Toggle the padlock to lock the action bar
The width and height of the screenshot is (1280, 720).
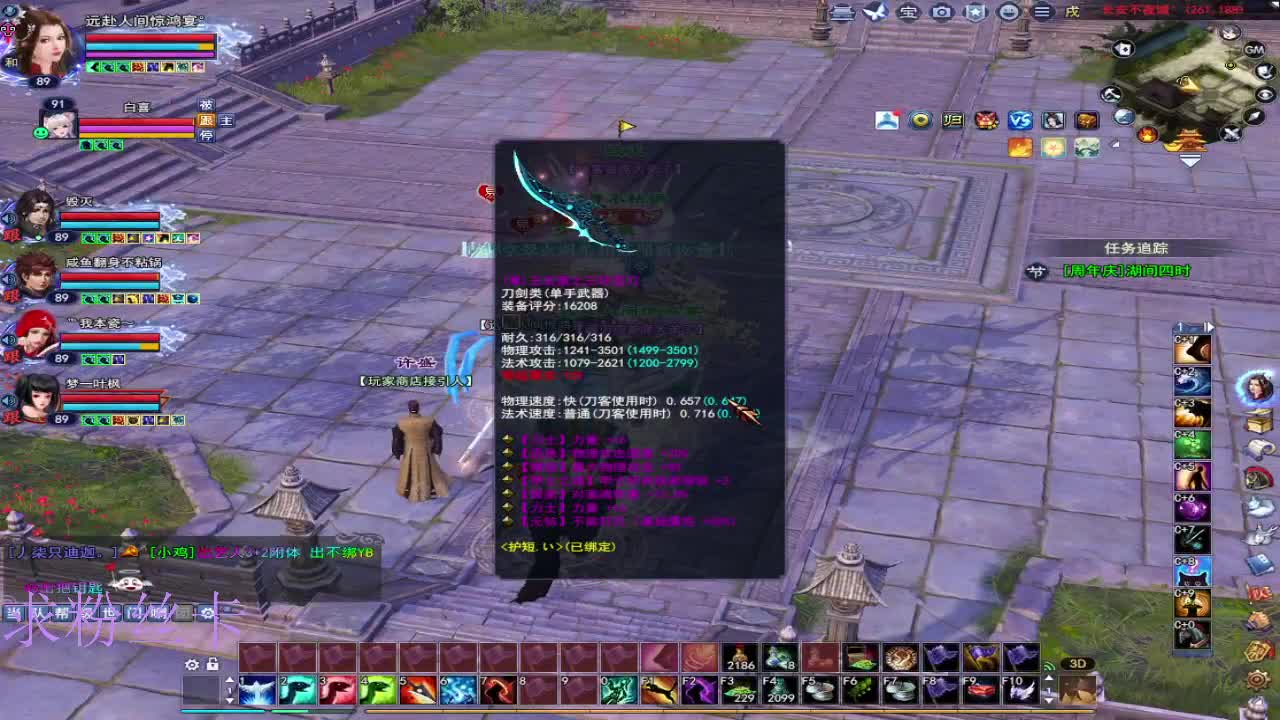click(213, 664)
